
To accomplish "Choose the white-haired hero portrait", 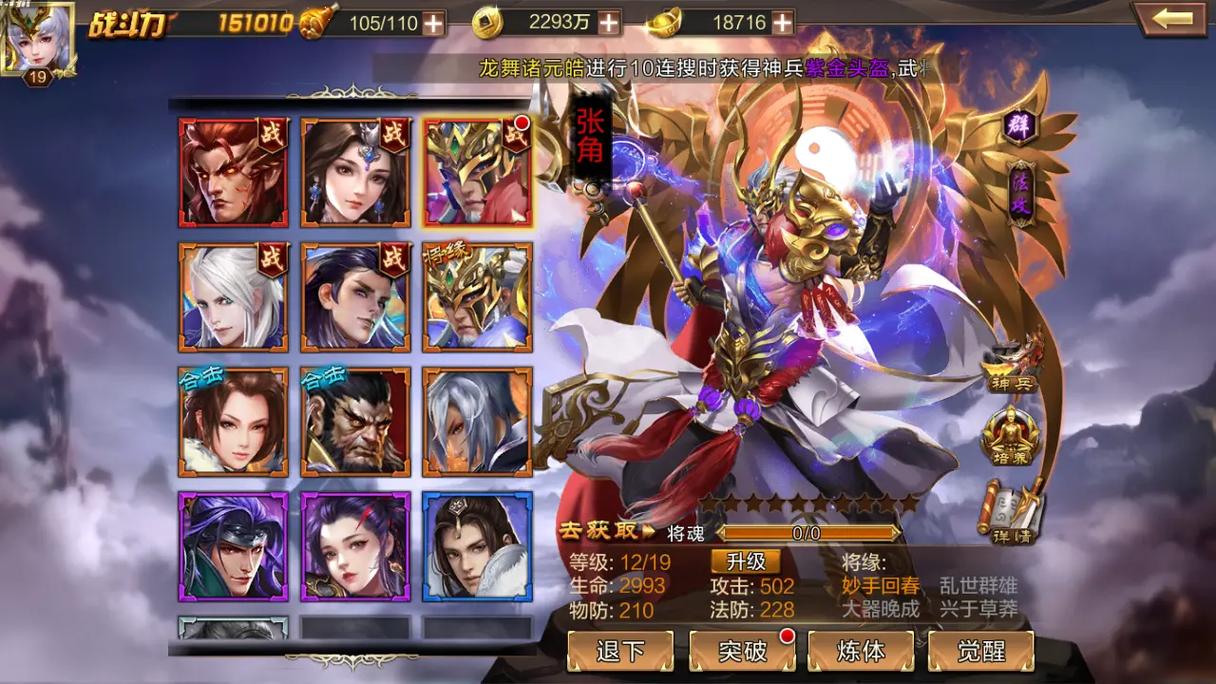I will [233, 297].
